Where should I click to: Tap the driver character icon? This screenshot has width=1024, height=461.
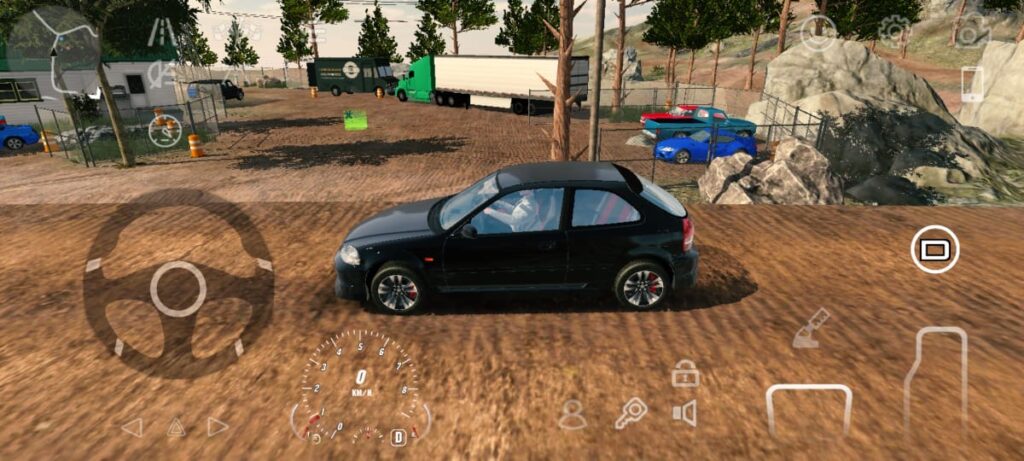click(x=572, y=414)
